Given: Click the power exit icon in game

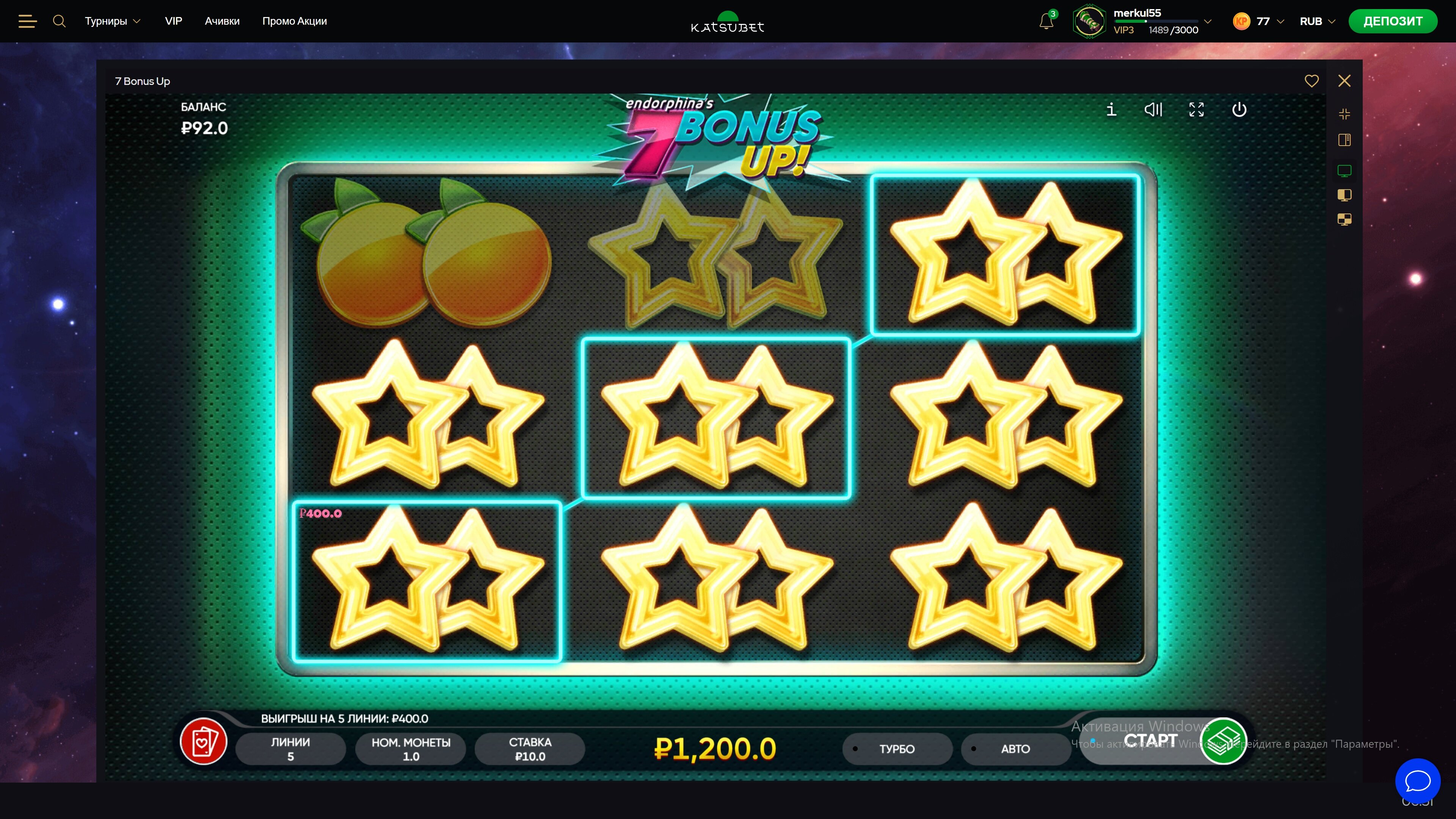Looking at the screenshot, I should tap(1239, 109).
